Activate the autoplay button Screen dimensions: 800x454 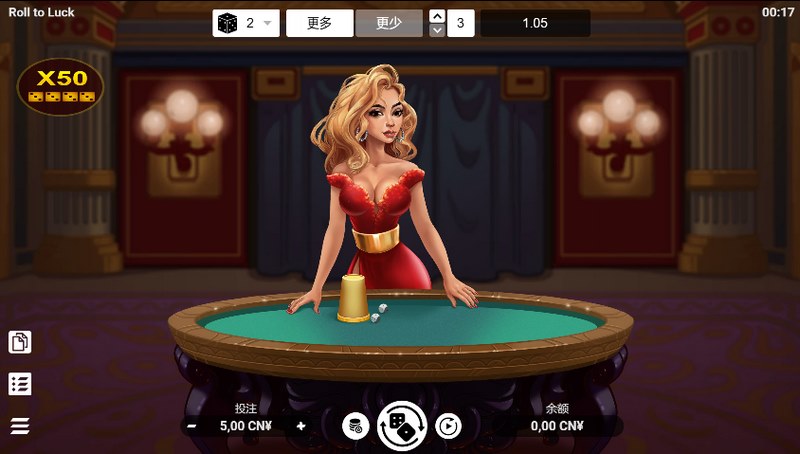tap(449, 426)
